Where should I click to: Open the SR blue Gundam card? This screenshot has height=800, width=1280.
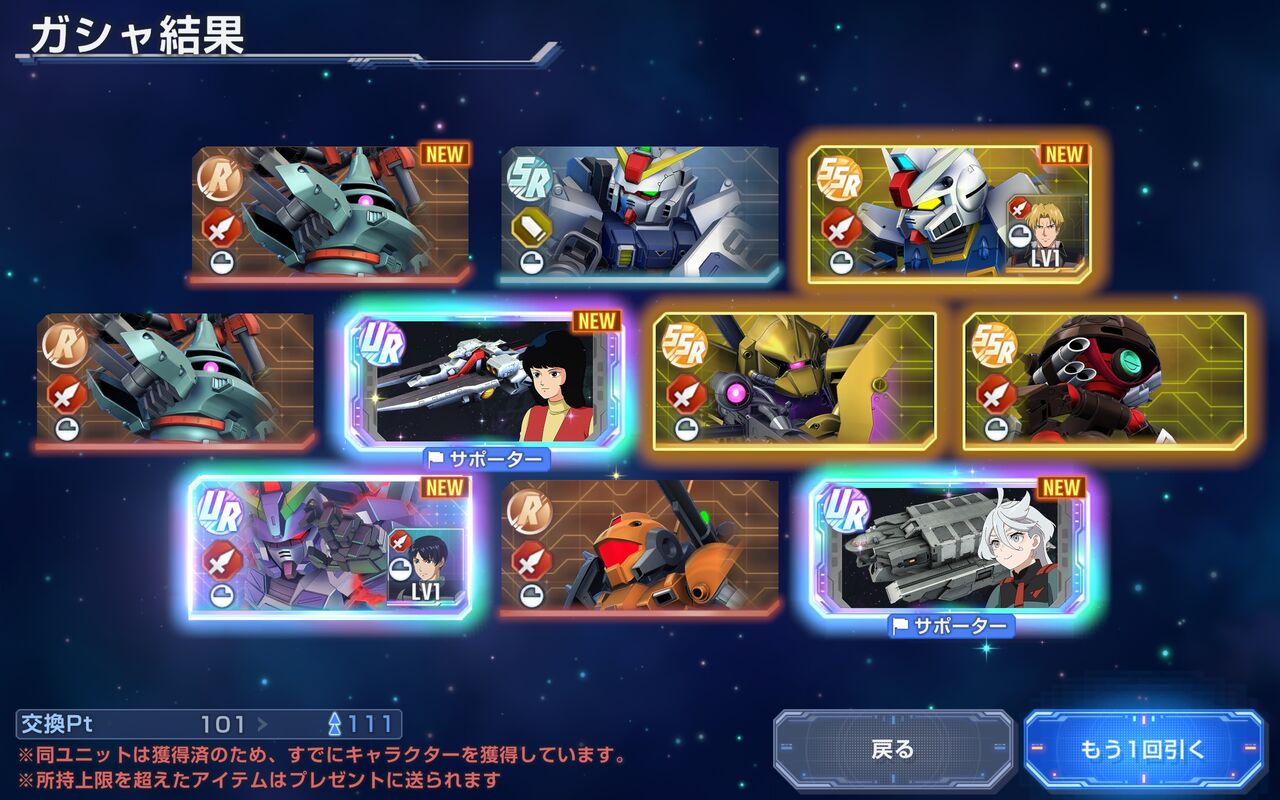(x=639, y=211)
